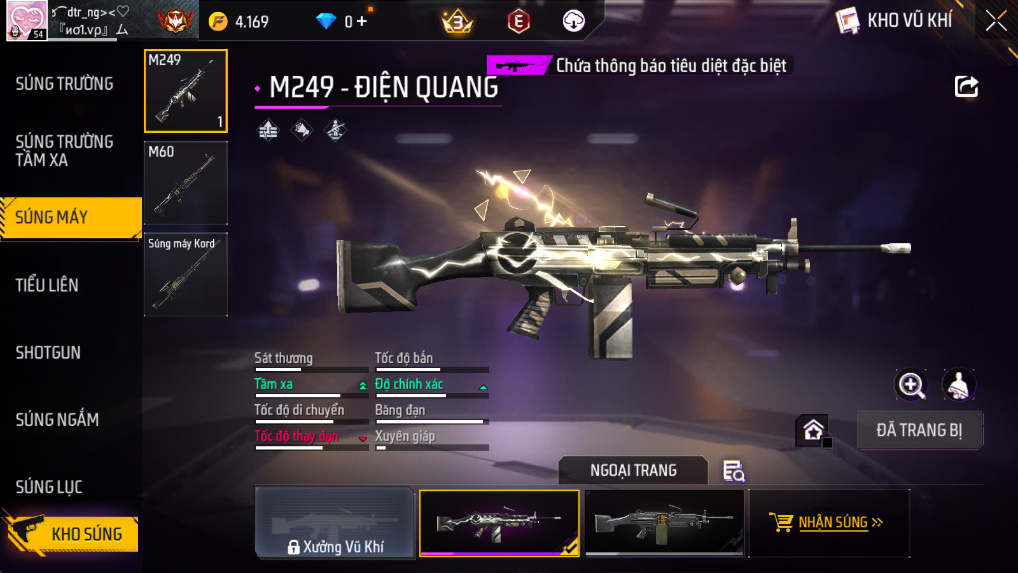Click the gold coin balance
Viewport: 1018px width, 573px height.
pos(239,21)
